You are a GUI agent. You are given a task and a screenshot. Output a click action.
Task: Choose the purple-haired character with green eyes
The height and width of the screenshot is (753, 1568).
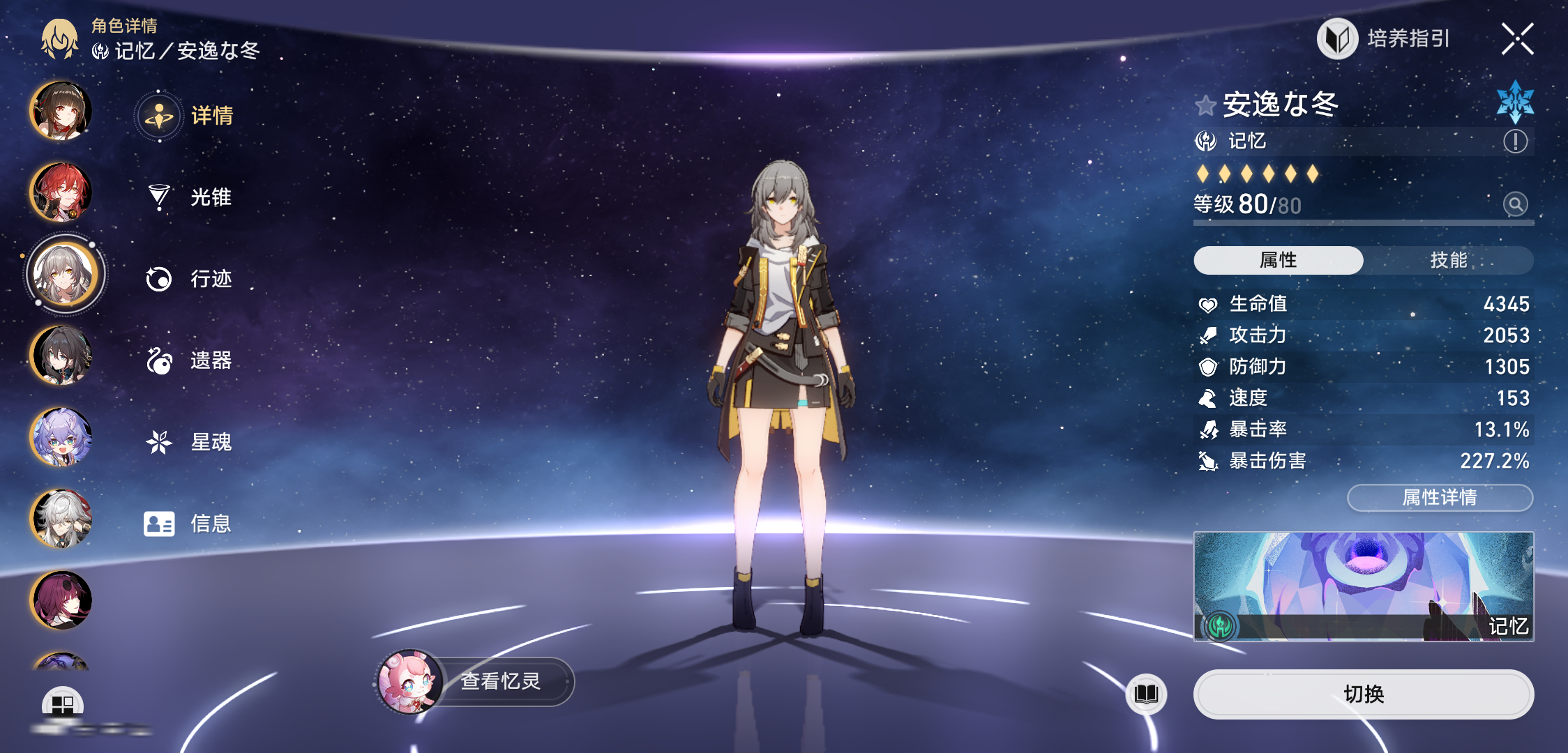coord(61,437)
